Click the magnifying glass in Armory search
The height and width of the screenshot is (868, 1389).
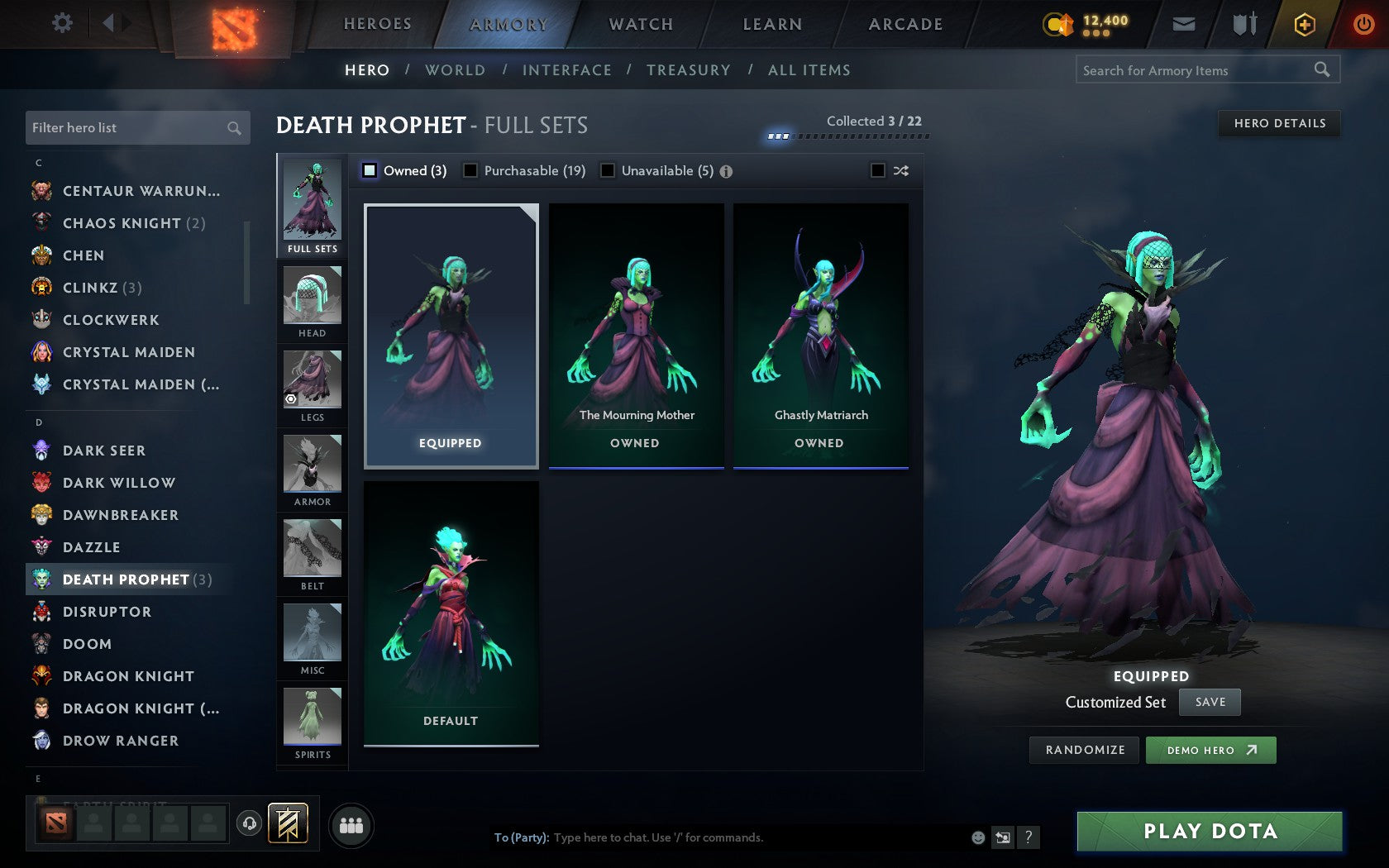click(1322, 70)
